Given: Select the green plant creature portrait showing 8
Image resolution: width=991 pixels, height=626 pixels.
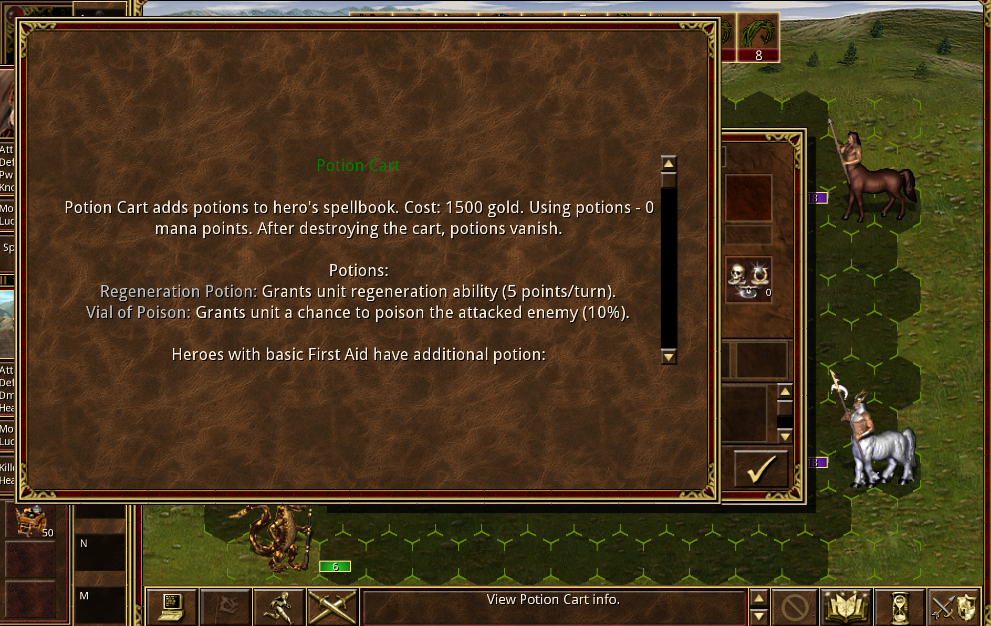Looking at the screenshot, I should tap(758, 37).
